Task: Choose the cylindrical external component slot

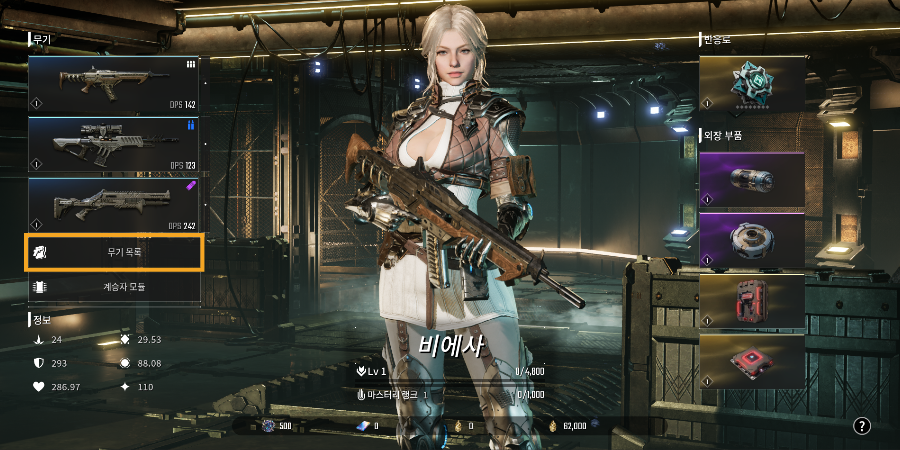Action: 751,180
